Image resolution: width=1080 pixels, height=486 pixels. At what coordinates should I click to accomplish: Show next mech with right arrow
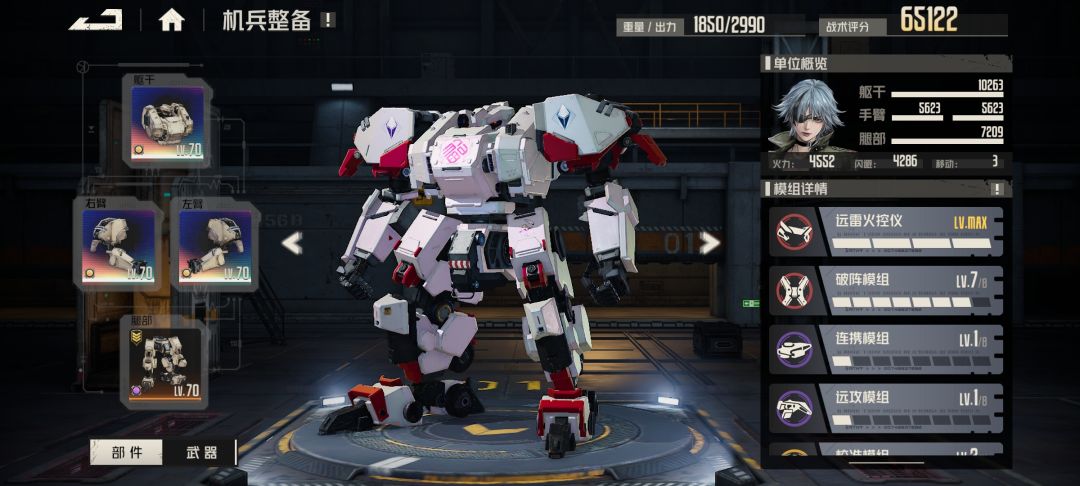(x=709, y=243)
